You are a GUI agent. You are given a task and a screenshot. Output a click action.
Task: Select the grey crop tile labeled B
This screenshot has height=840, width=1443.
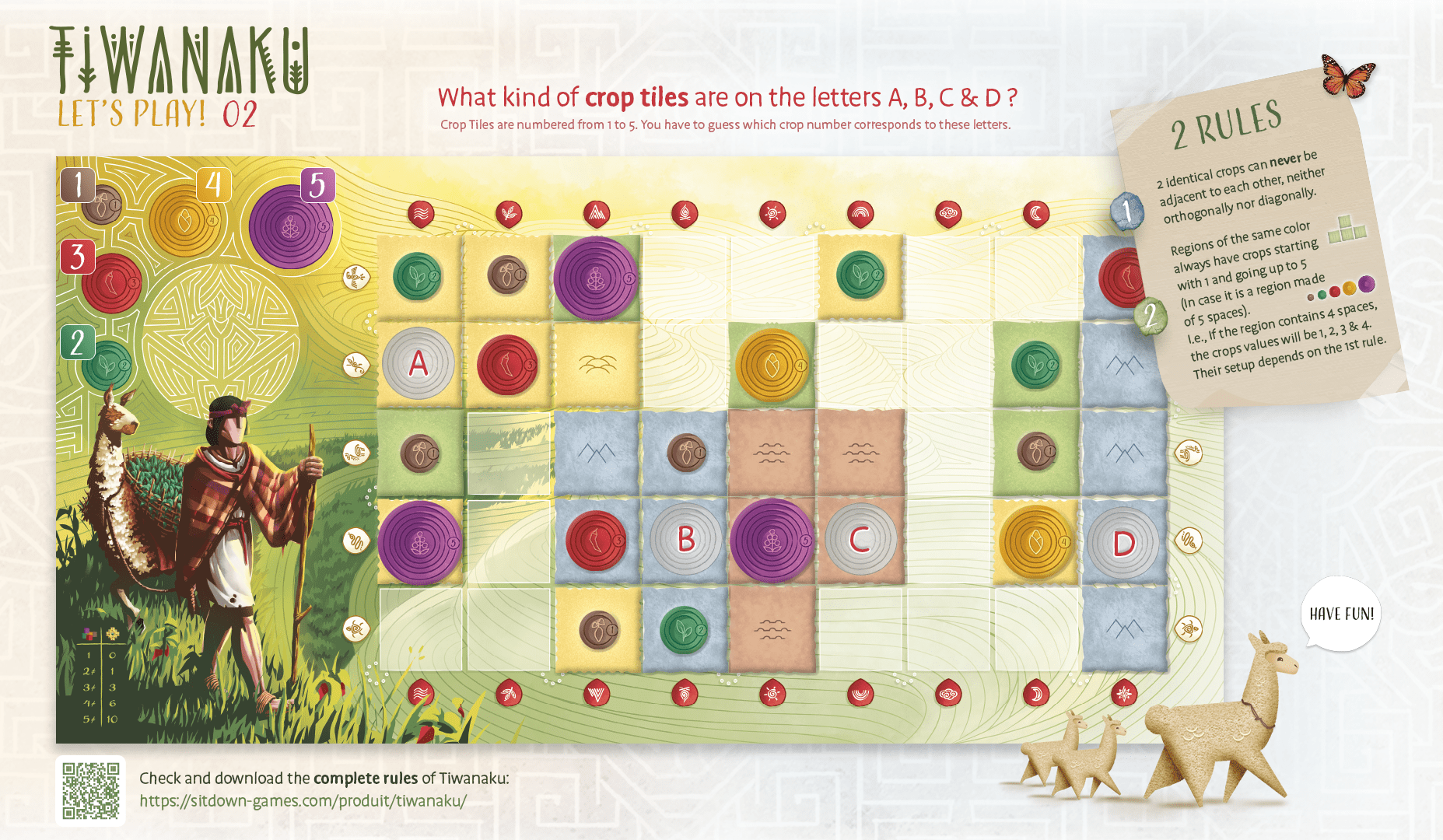(x=685, y=539)
